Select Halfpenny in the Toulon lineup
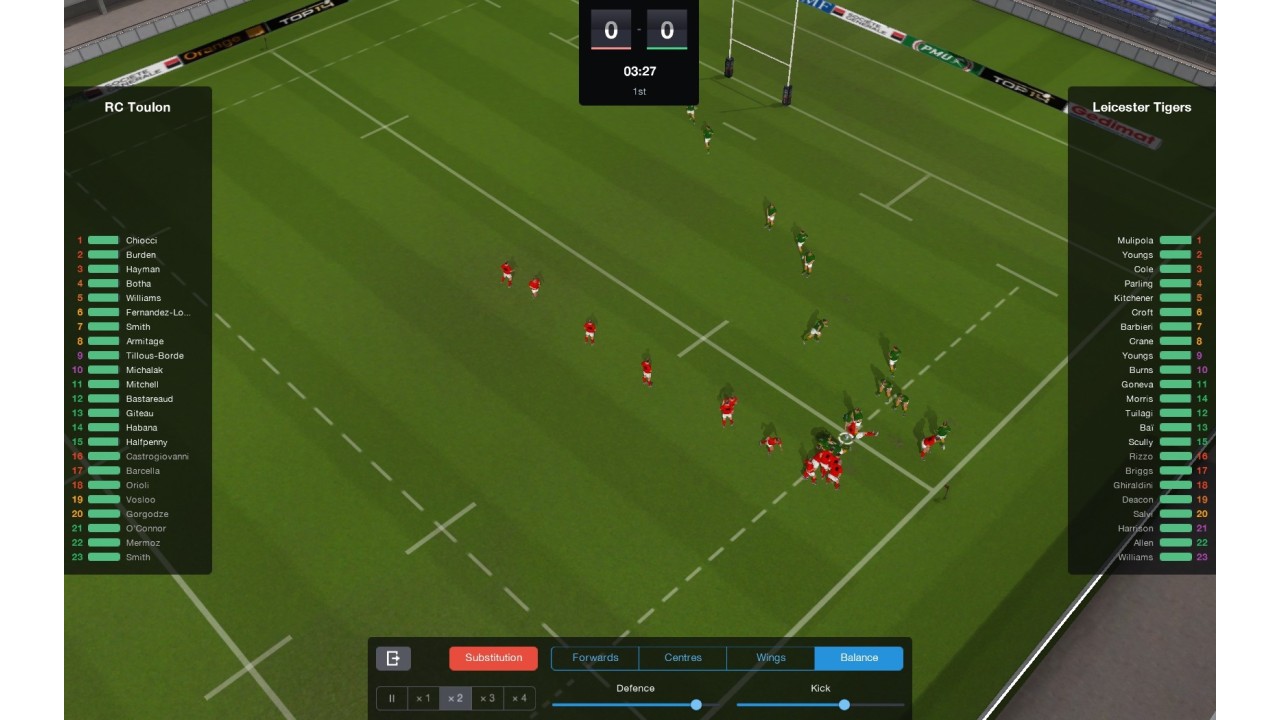 [147, 442]
